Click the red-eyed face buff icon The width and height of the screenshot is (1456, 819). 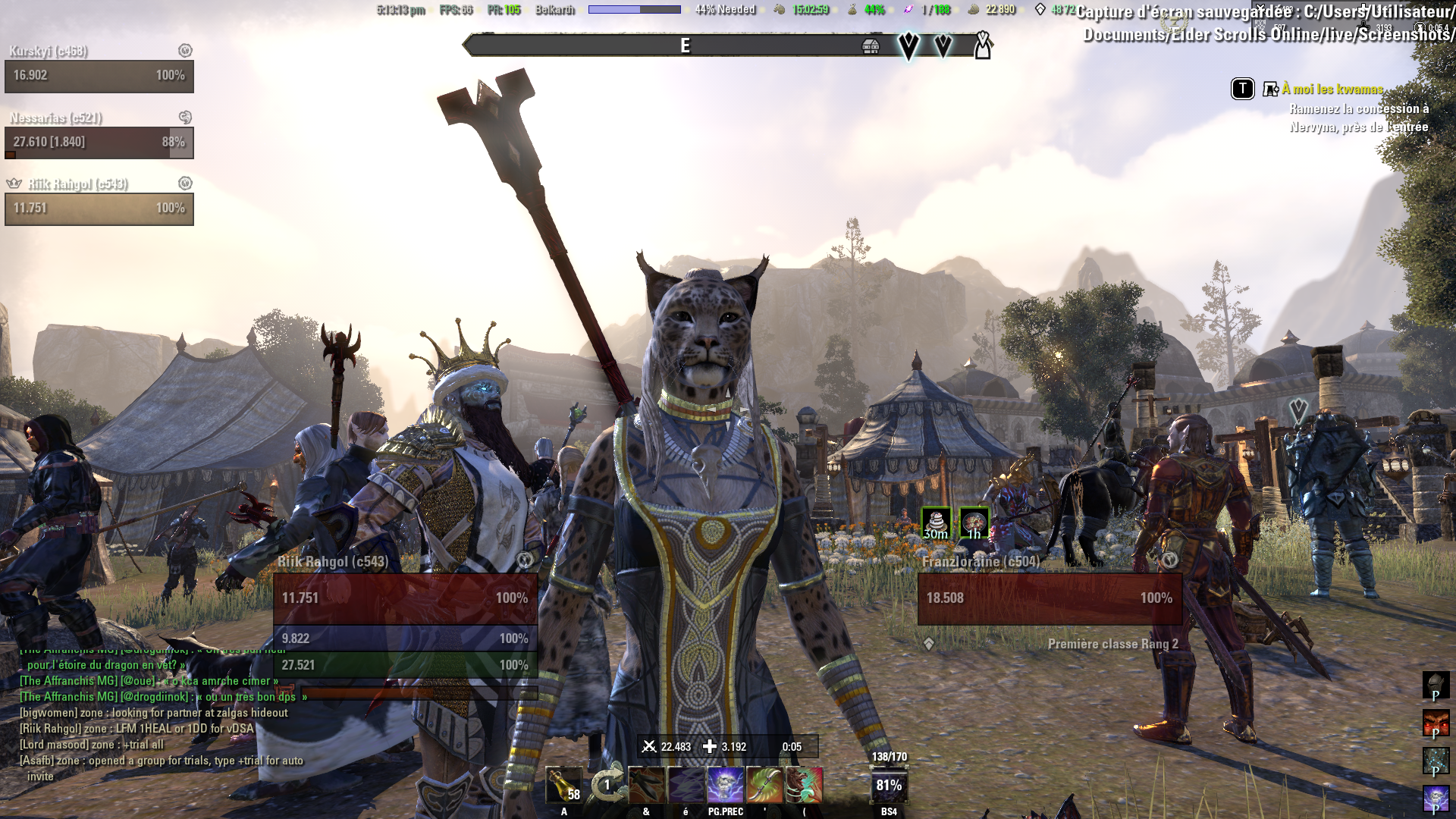tap(1436, 723)
